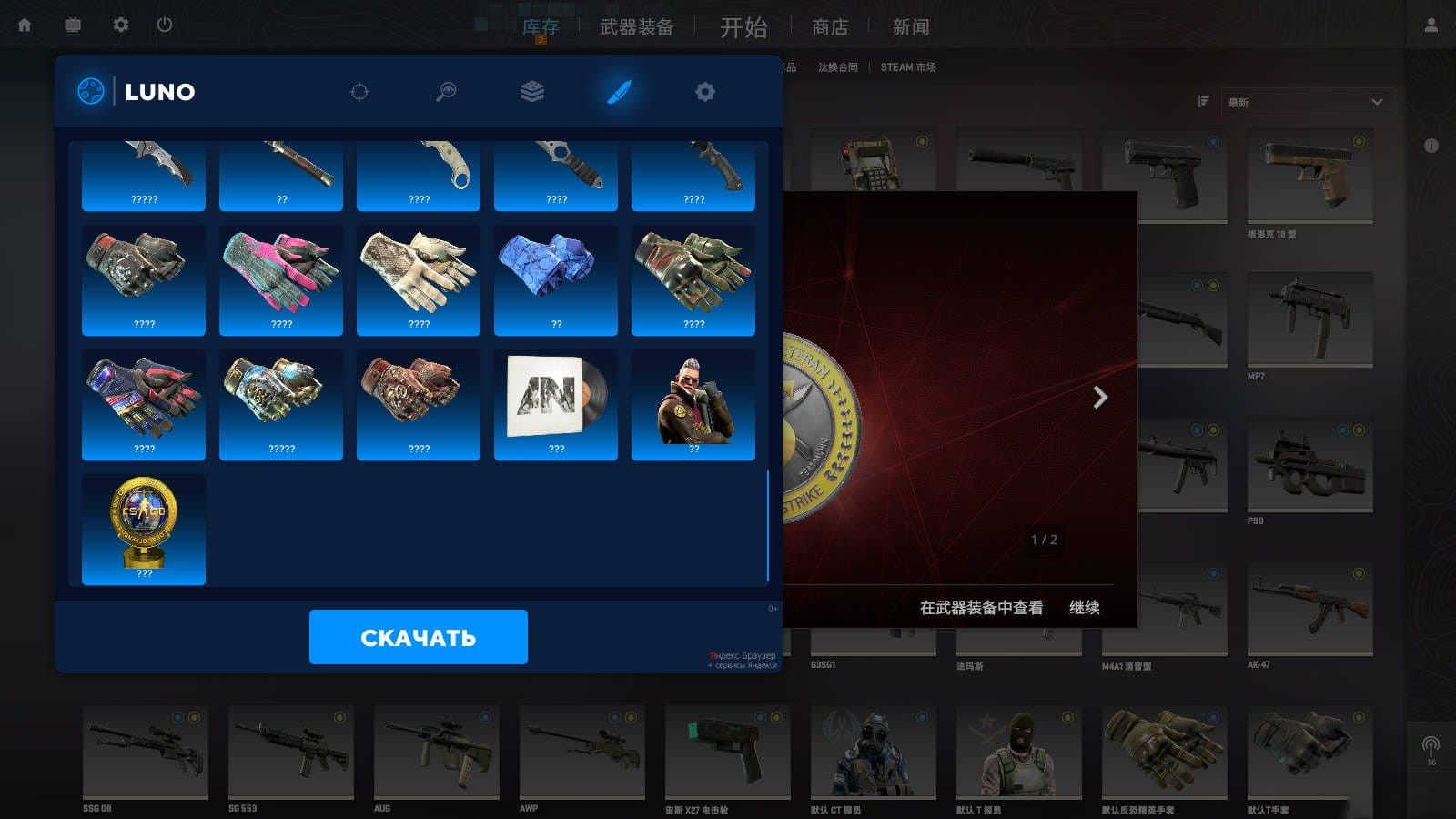Click the home icon in the top-left corner
Viewport: 1456px width, 819px height.
[25, 25]
